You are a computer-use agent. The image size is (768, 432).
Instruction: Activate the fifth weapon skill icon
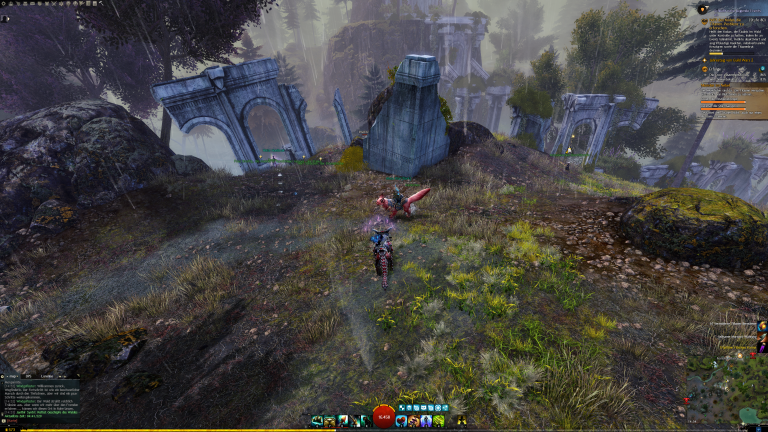366,421
